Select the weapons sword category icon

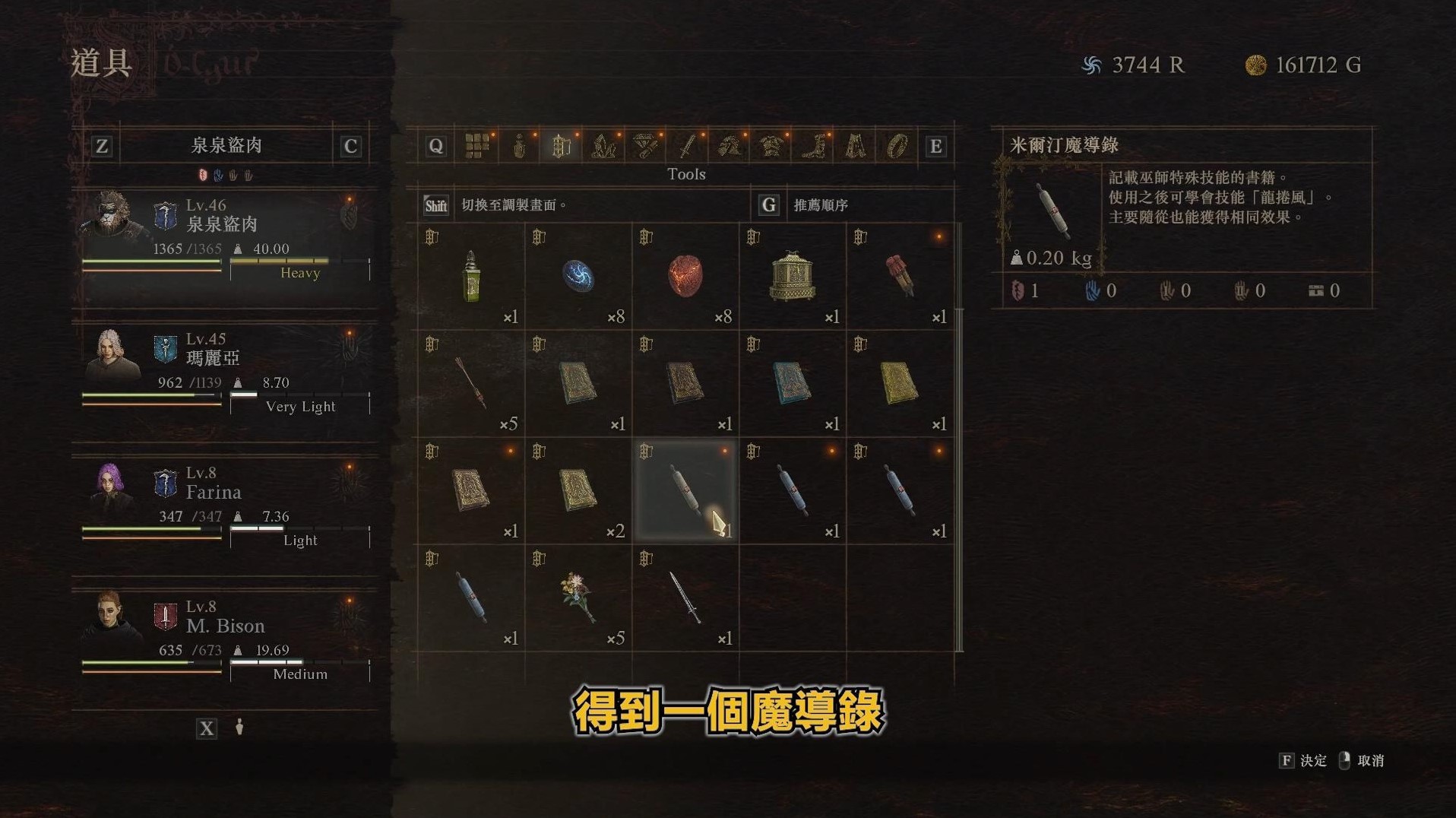[x=685, y=146]
